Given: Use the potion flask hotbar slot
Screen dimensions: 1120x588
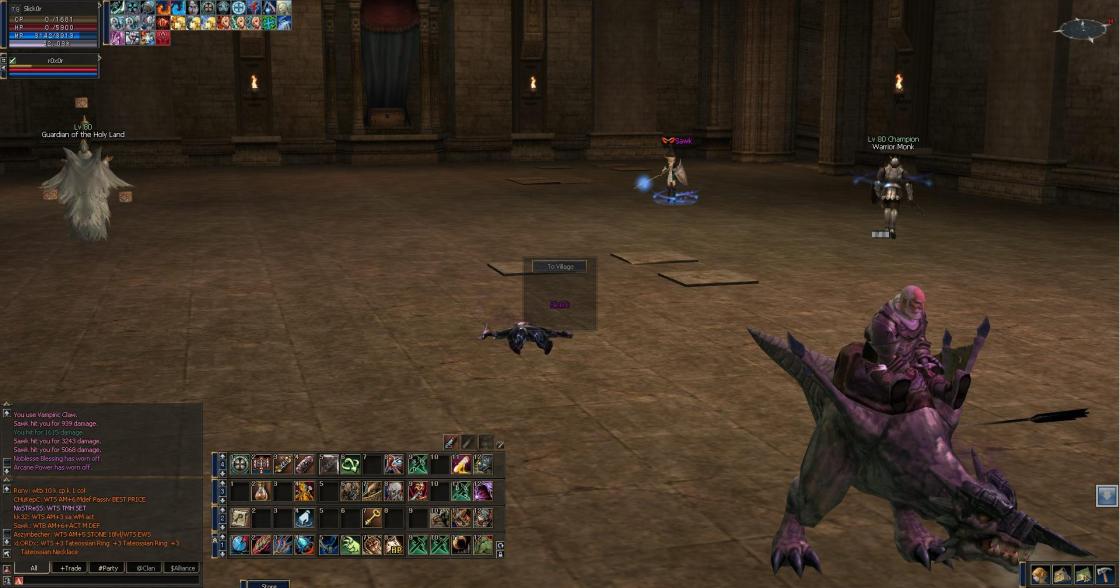Looking at the screenshot, I should click(263, 491).
